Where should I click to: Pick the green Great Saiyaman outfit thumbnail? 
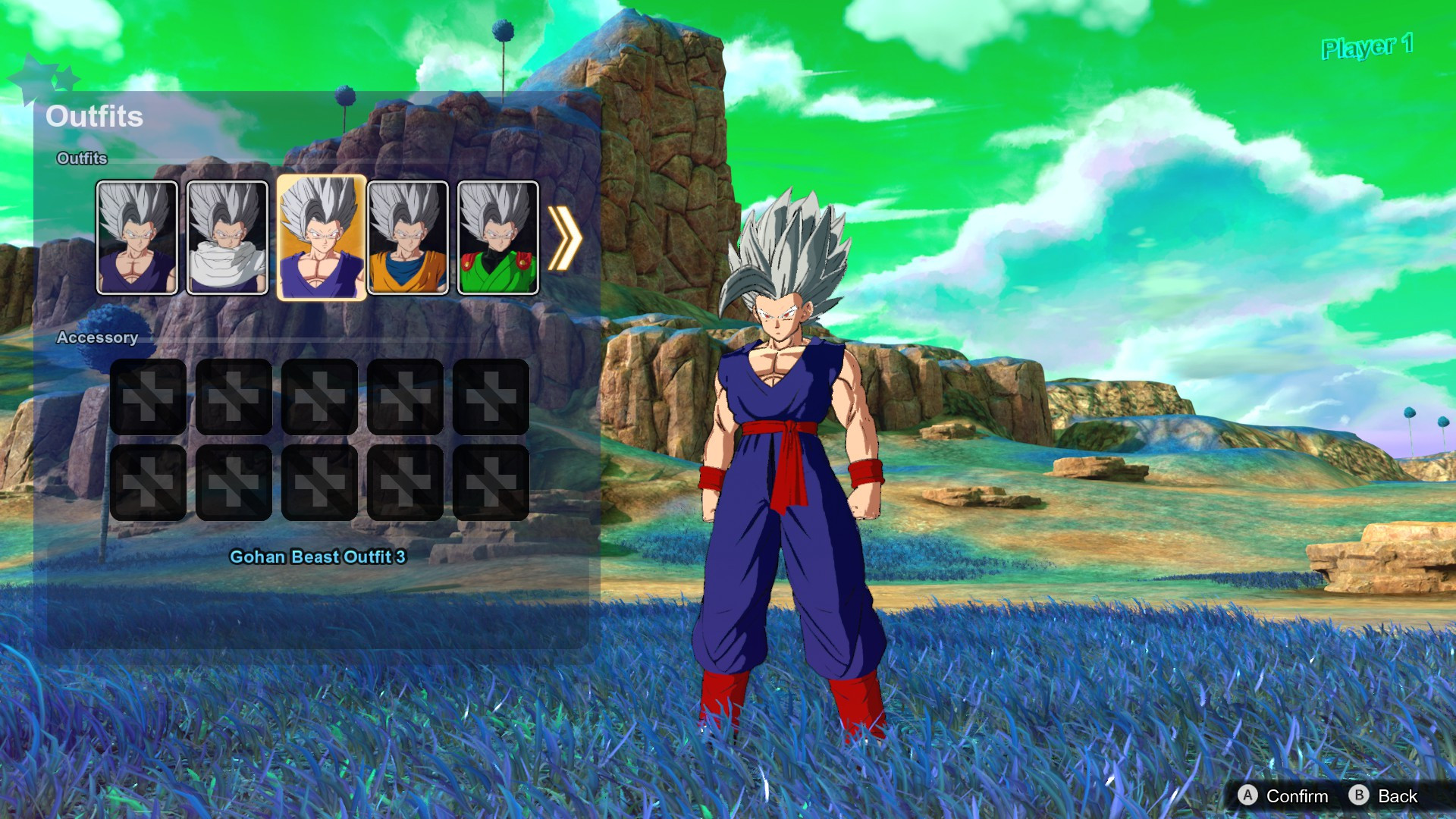497,237
